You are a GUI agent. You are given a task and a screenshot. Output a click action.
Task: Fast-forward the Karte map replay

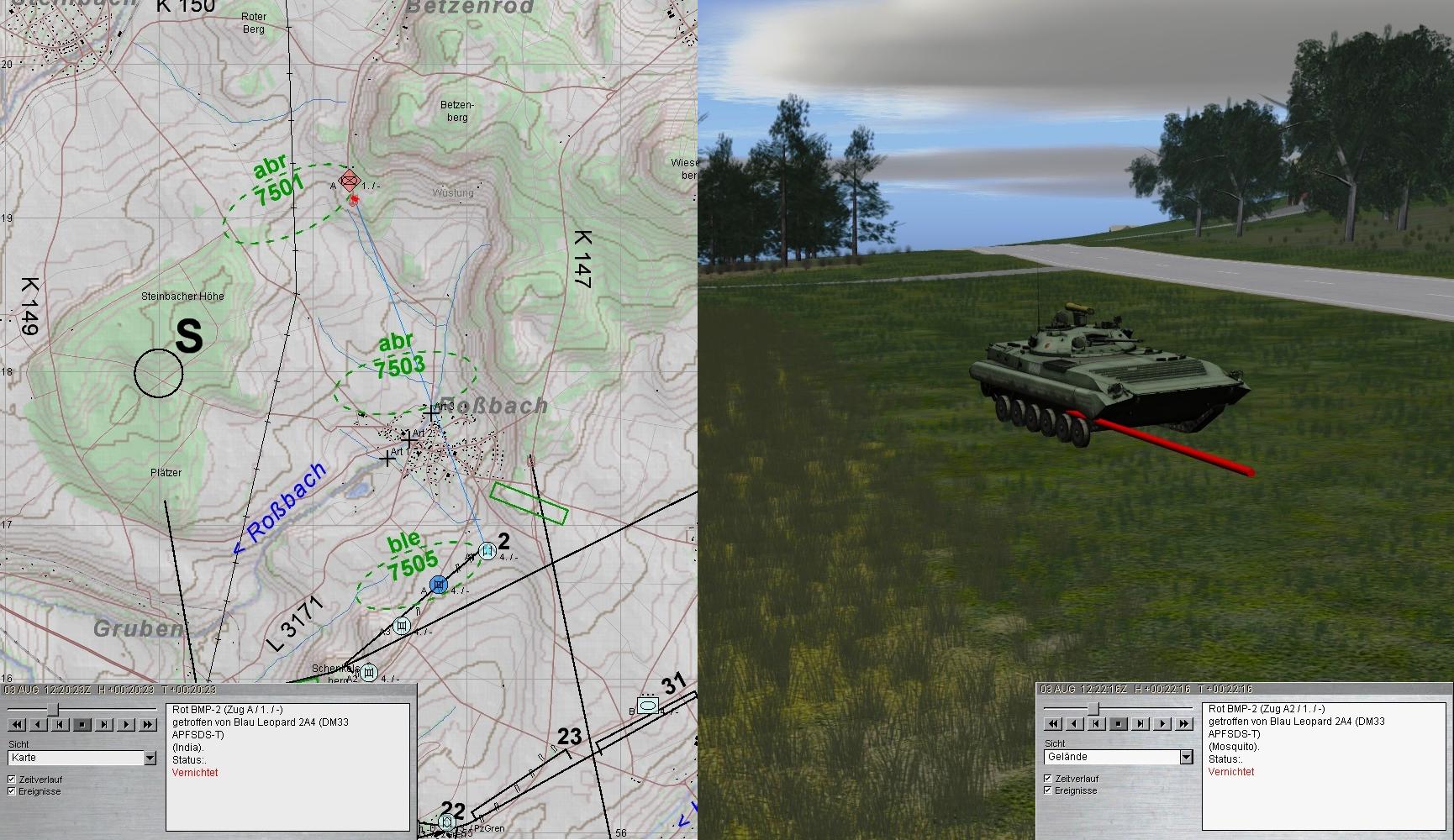148,724
